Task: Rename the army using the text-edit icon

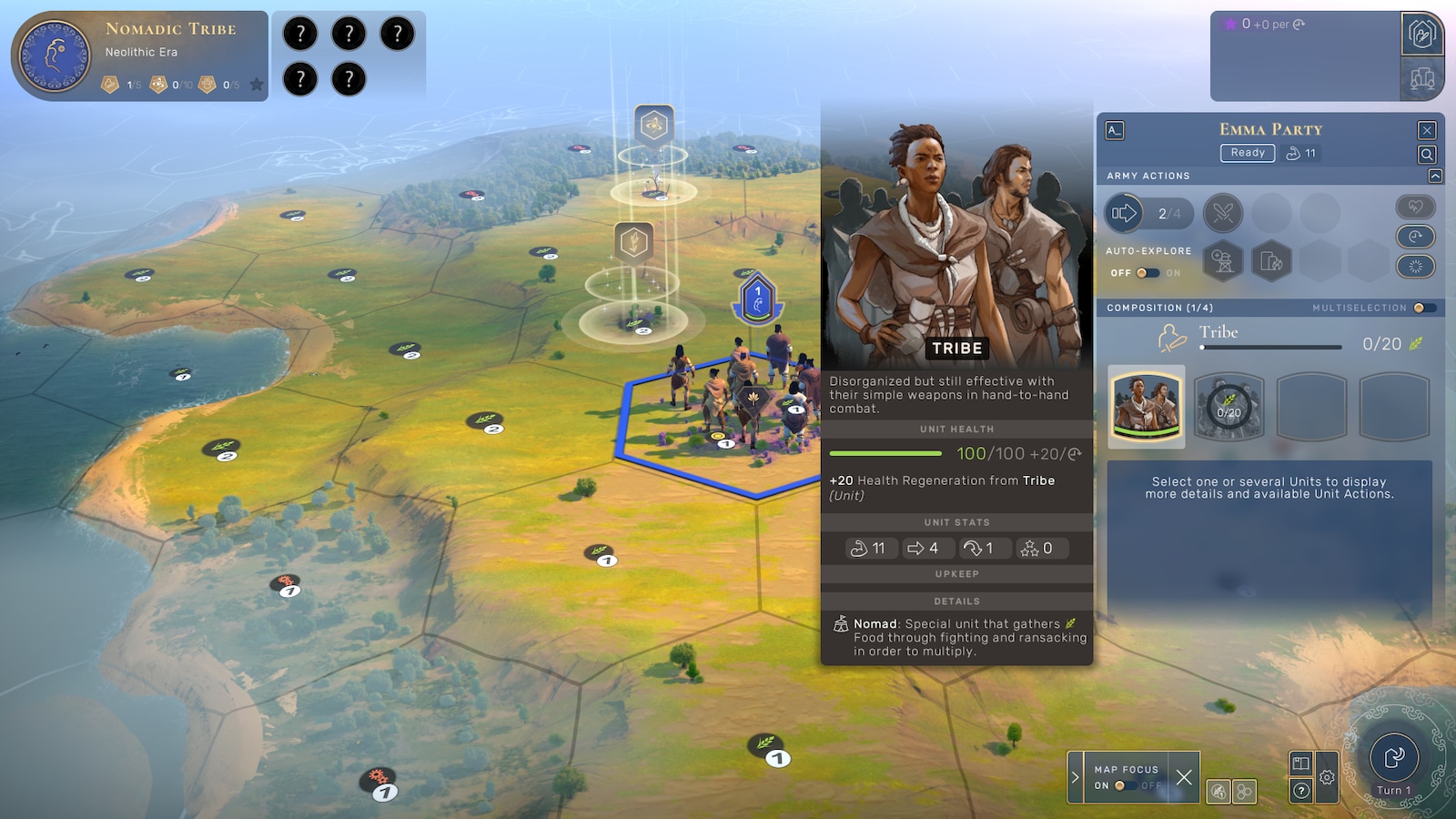Action: click(x=1115, y=130)
